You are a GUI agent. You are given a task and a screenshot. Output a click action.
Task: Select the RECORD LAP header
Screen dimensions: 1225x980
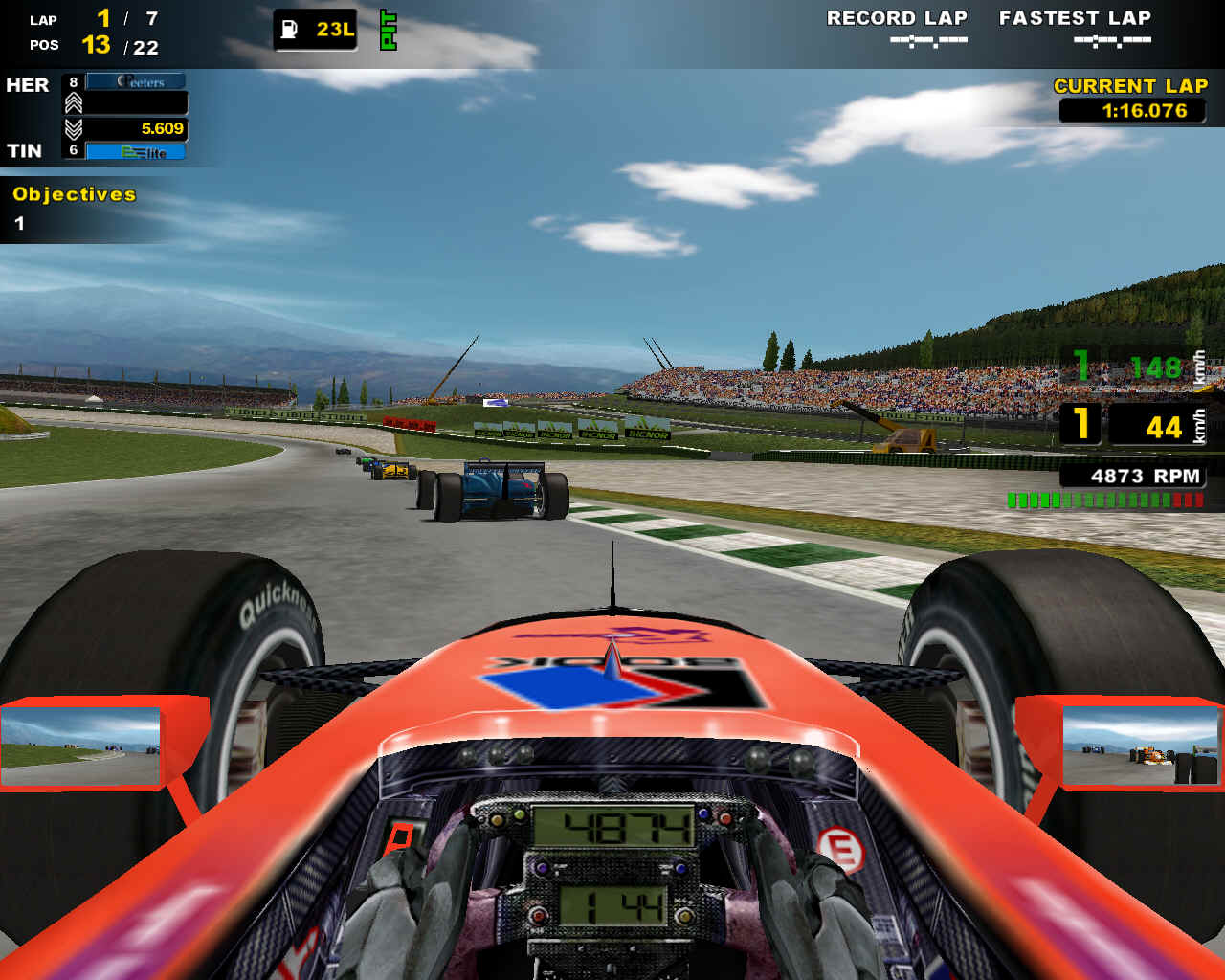897,17
